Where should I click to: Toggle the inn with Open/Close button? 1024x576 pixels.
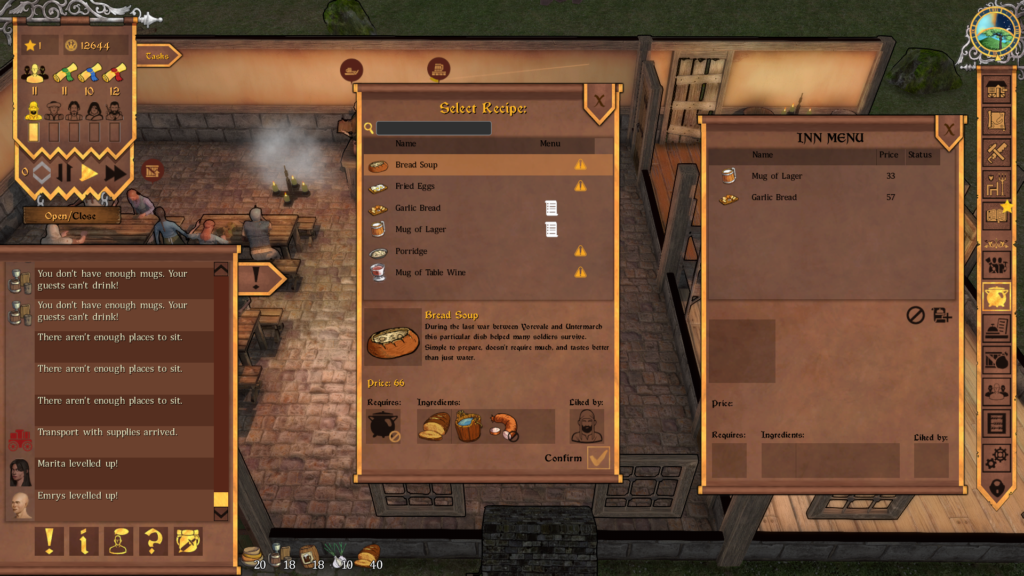72,215
